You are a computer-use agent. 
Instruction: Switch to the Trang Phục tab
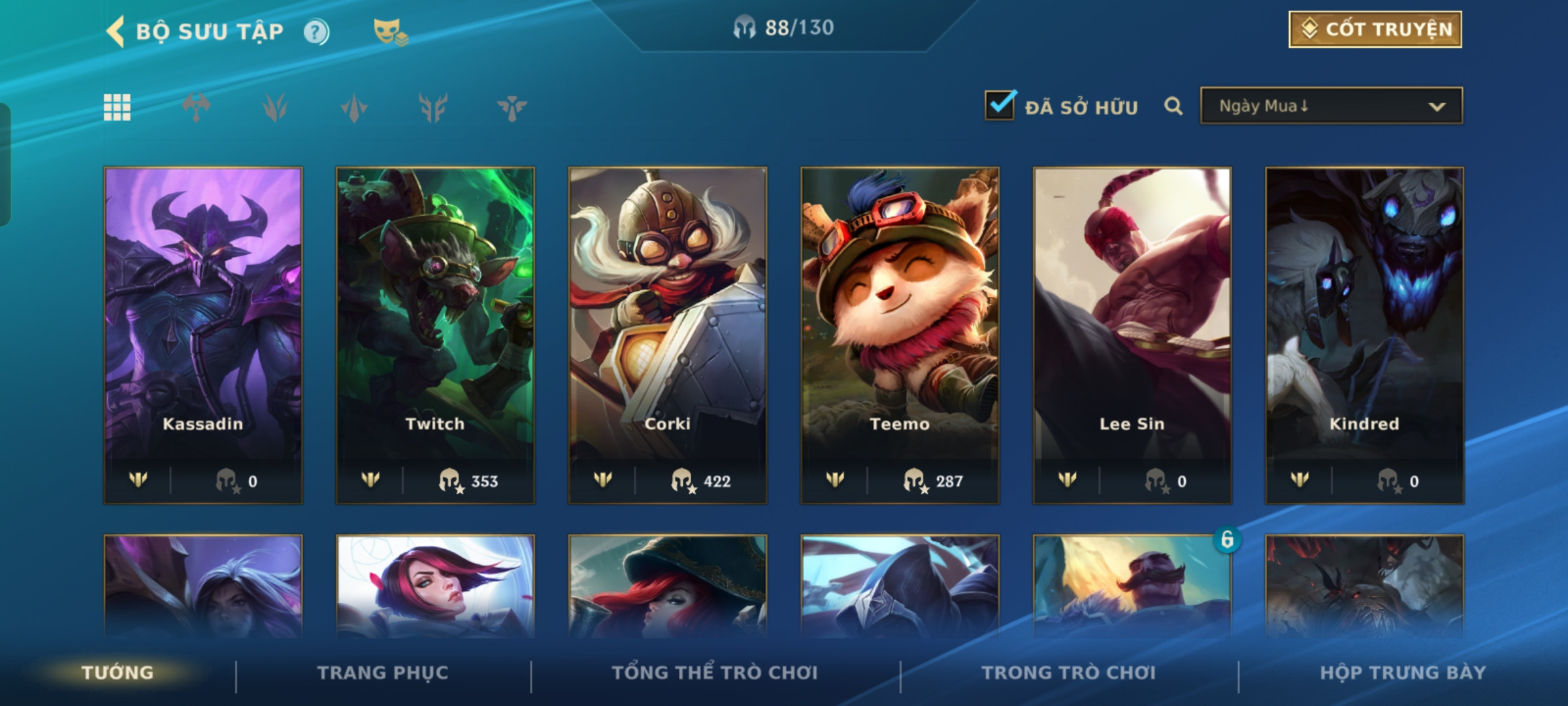coord(383,673)
